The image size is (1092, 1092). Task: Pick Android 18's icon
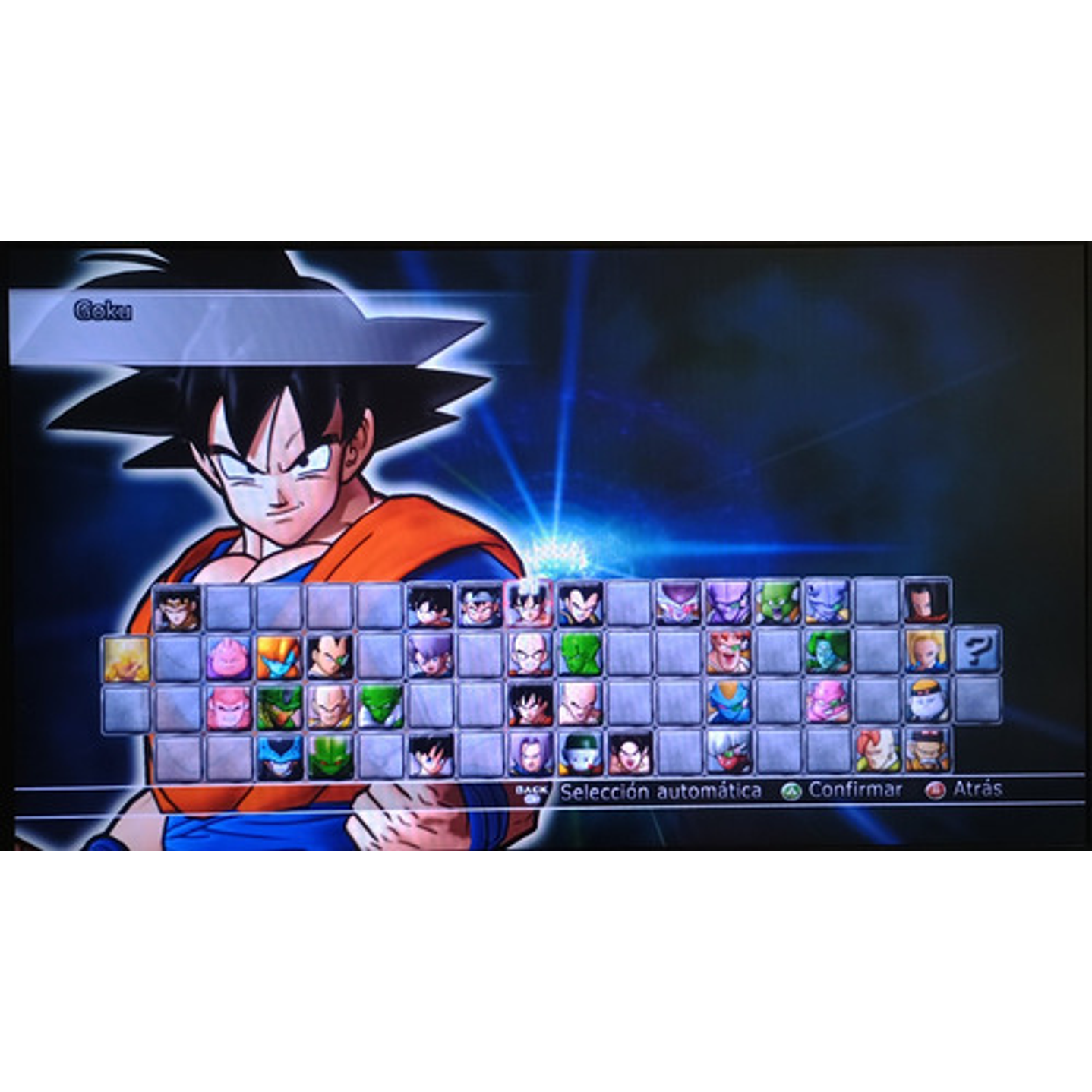coord(926,652)
